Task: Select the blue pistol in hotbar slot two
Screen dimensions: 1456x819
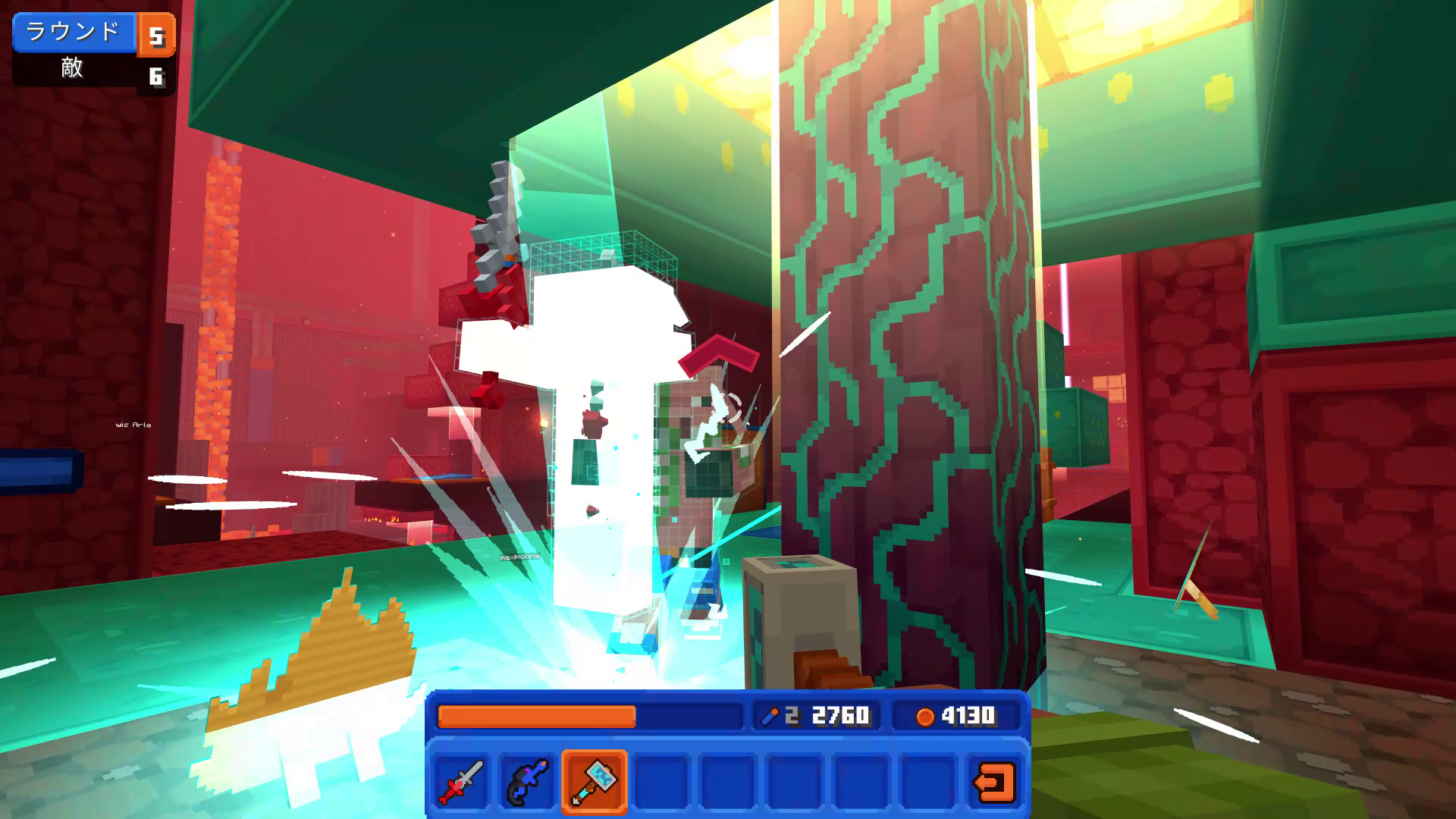Action: [x=528, y=780]
